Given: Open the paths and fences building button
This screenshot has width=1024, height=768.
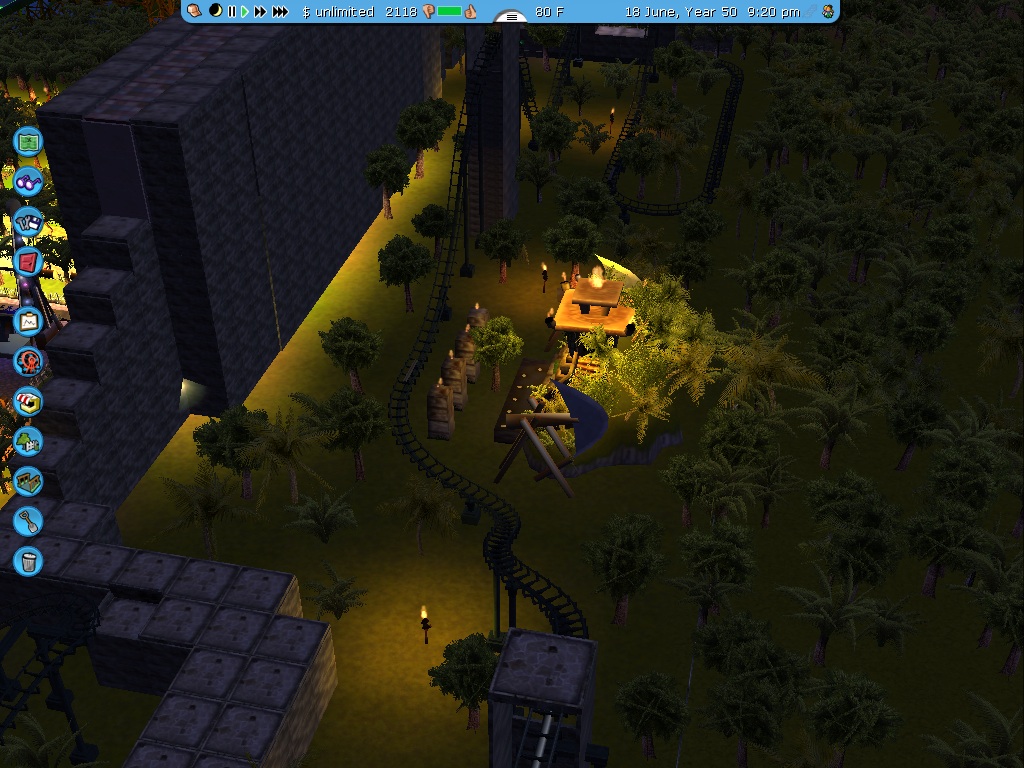Looking at the screenshot, I should tap(28, 481).
